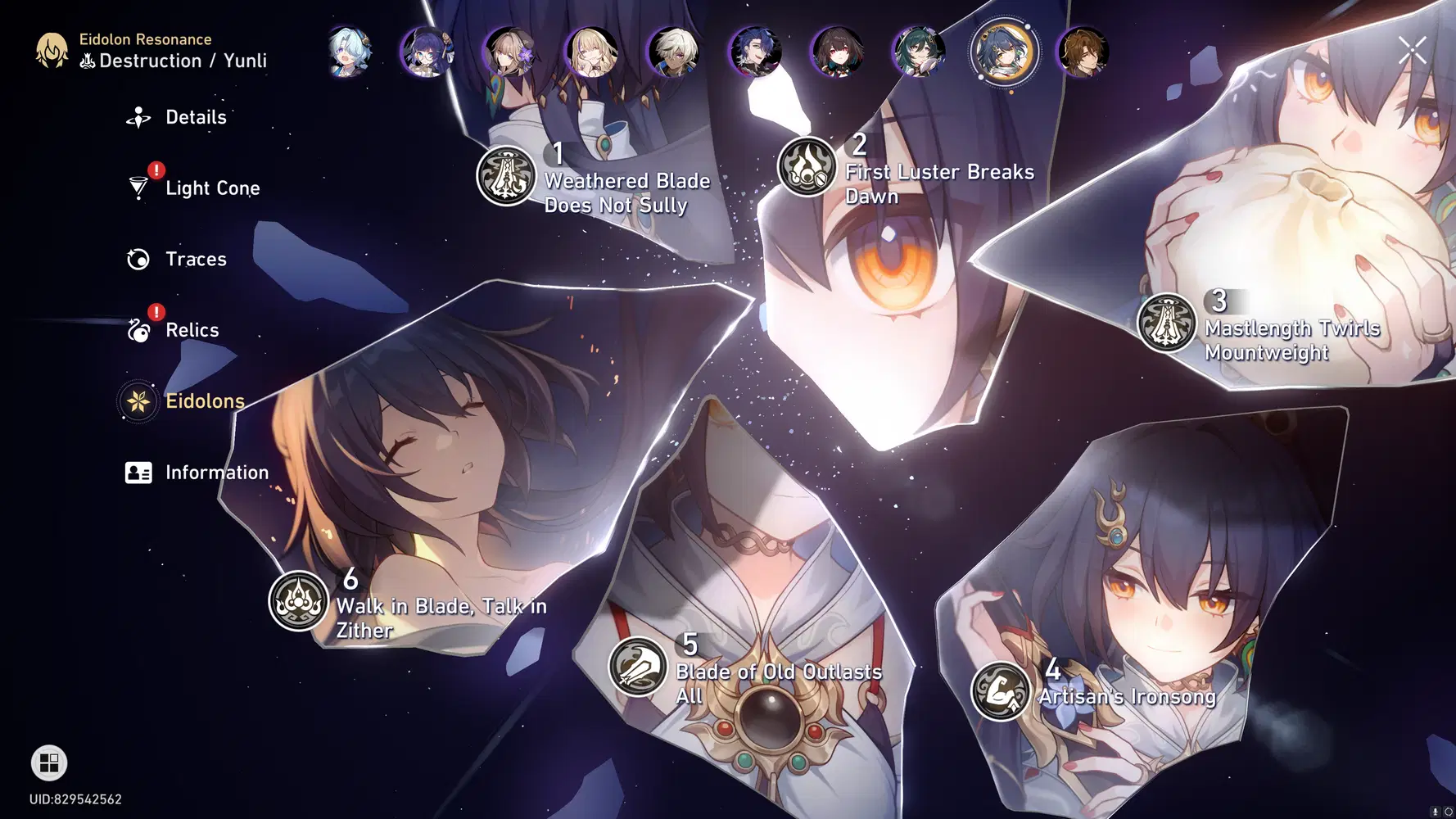Switch to the Light Cone section

pyautogui.click(x=212, y=188)
